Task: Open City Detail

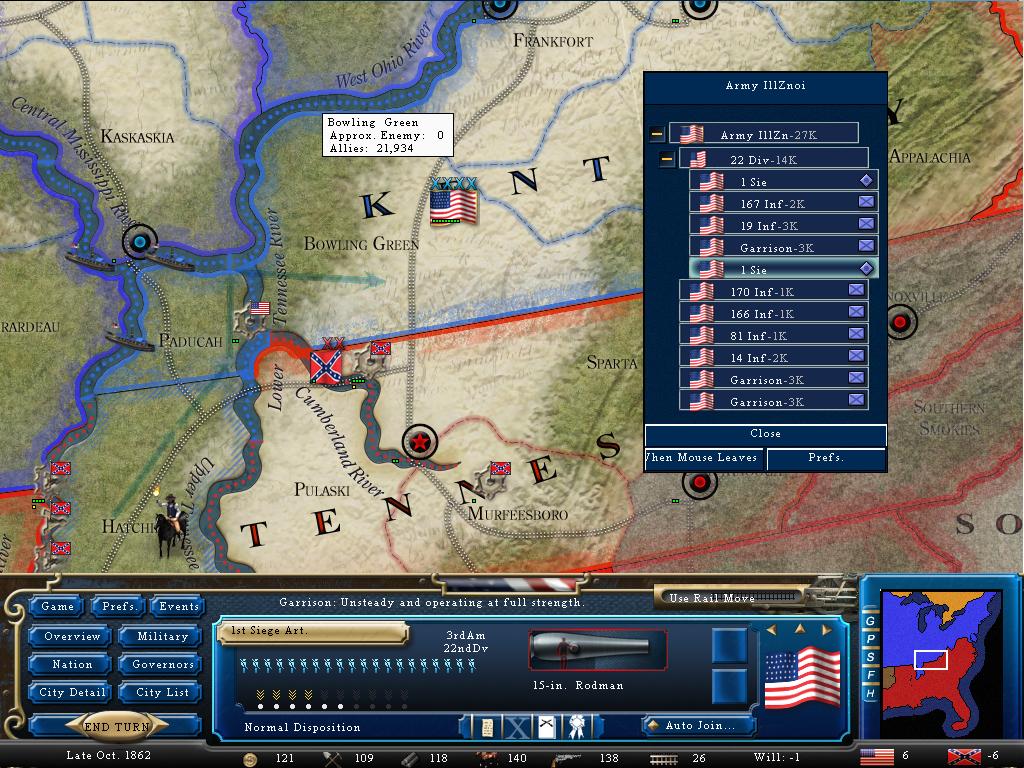Action: coord(72,692)
